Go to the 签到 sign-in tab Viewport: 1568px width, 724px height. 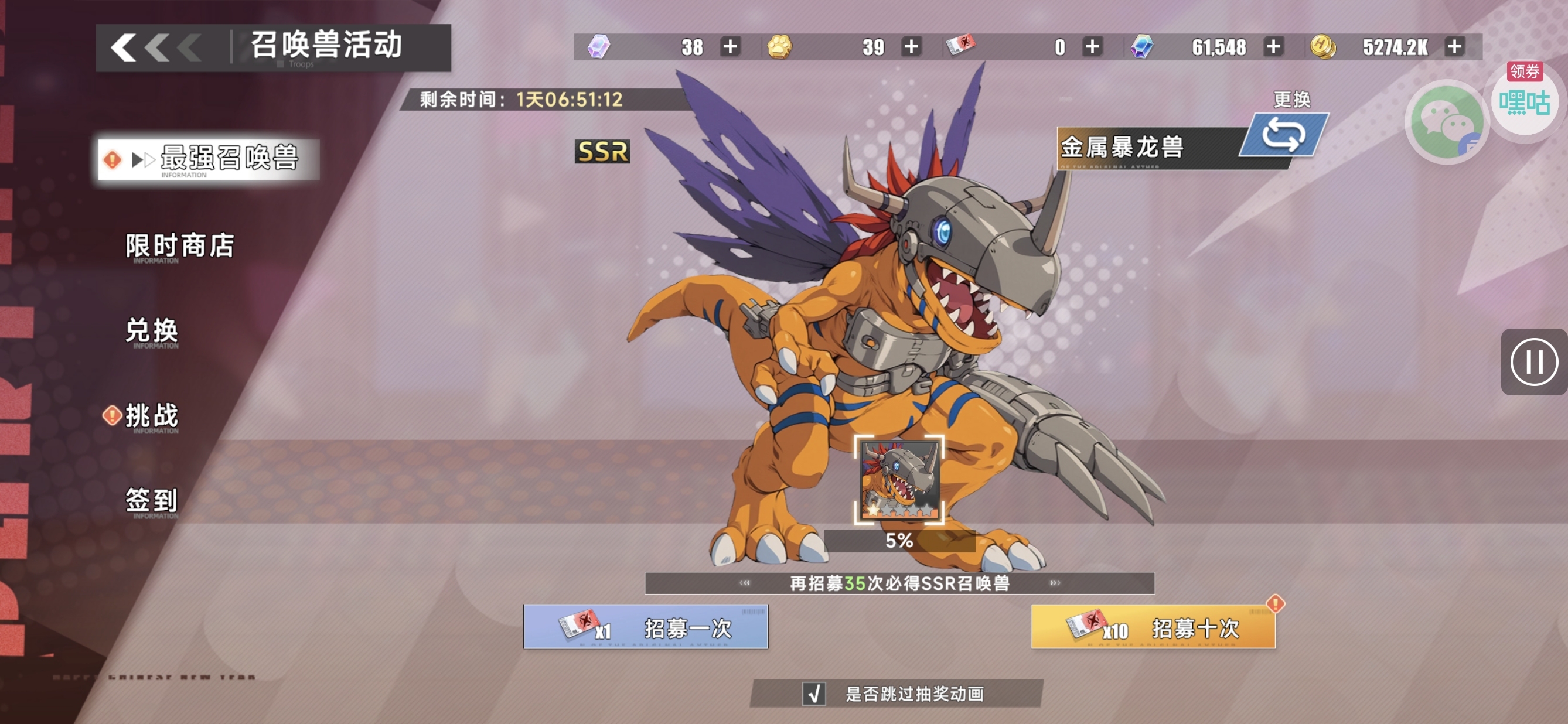coord(152,501)
